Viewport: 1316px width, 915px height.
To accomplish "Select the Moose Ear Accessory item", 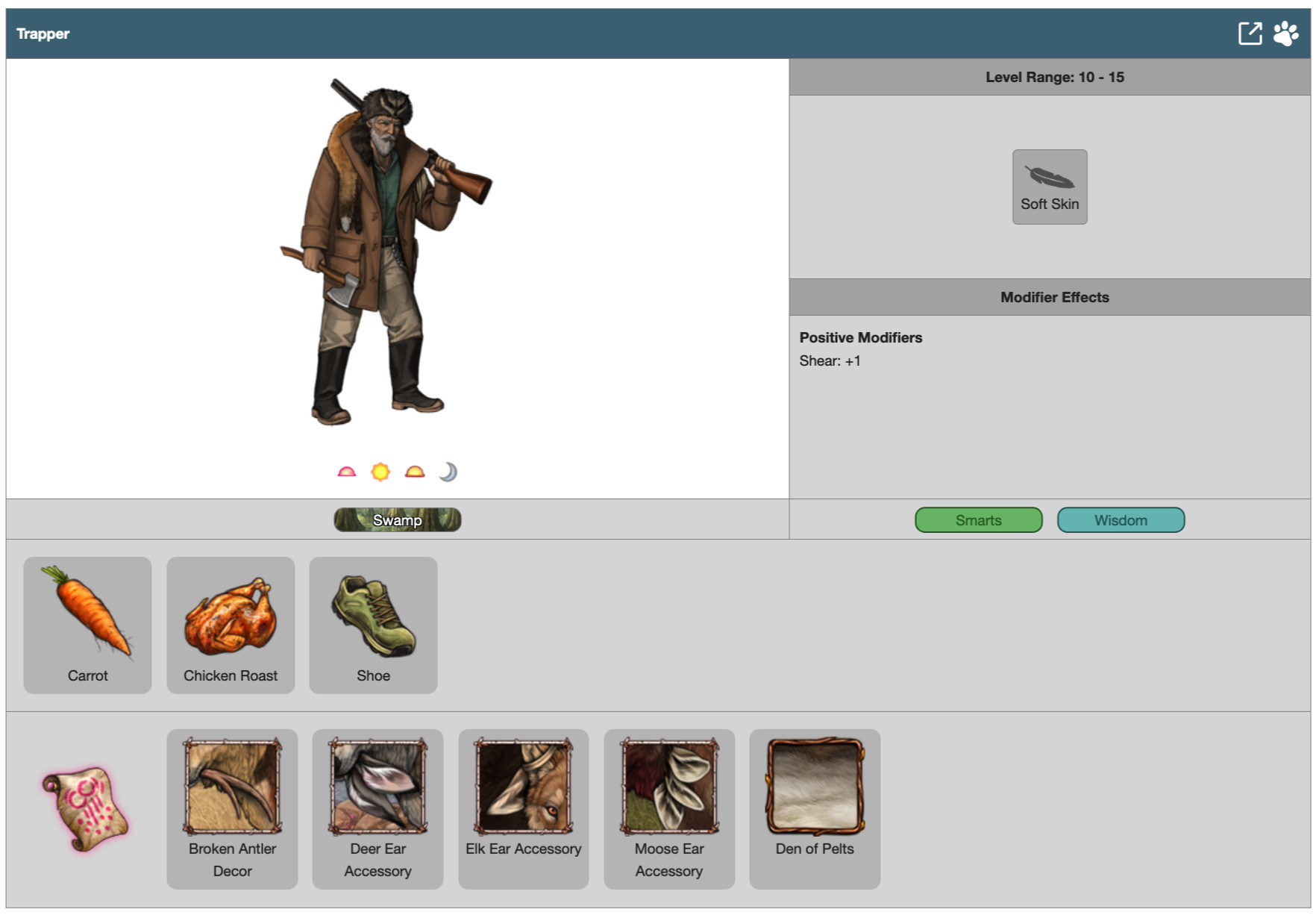I will click(668, 808).
